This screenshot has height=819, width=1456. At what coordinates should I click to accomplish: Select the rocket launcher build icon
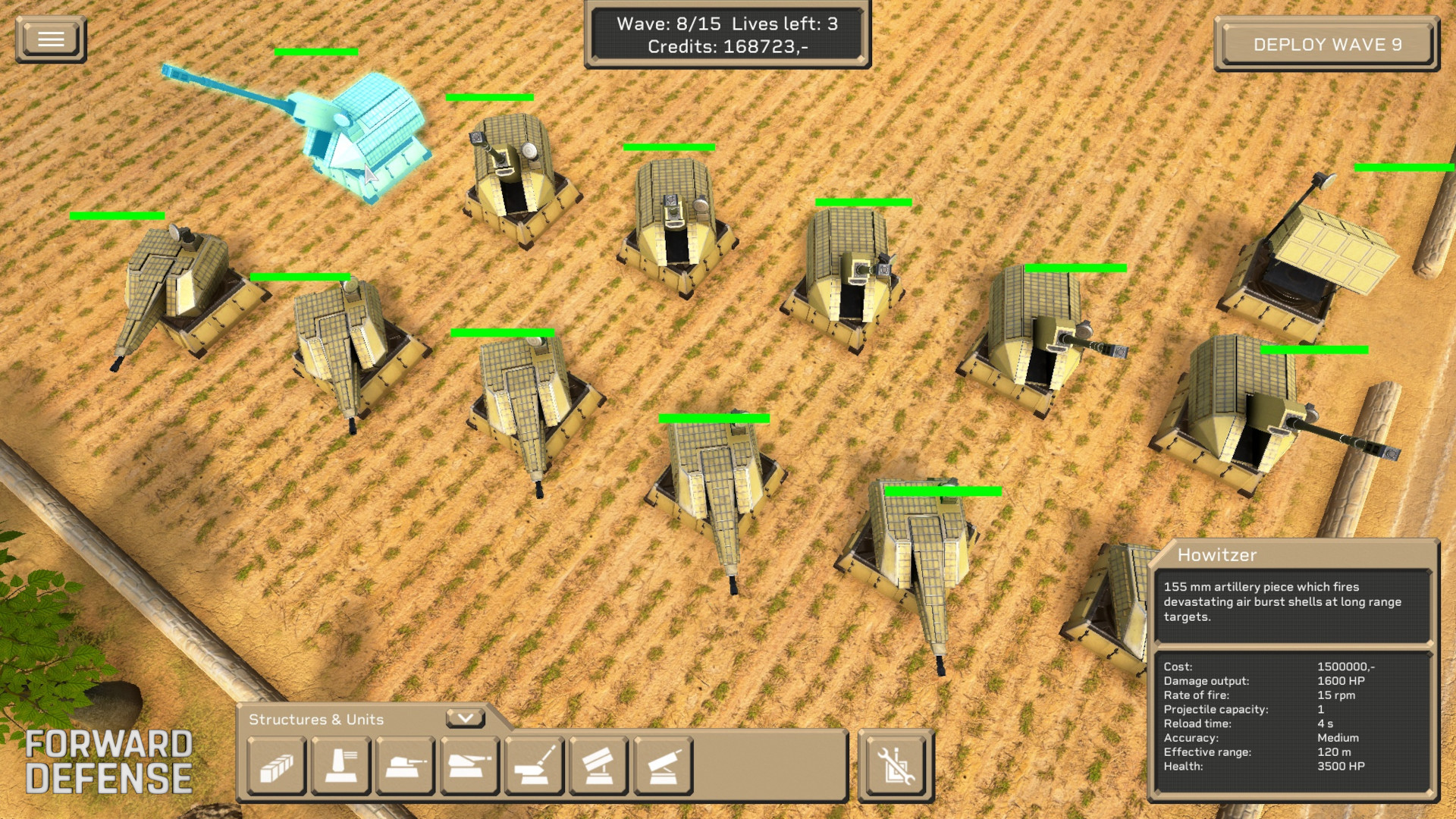click(598, 767)
